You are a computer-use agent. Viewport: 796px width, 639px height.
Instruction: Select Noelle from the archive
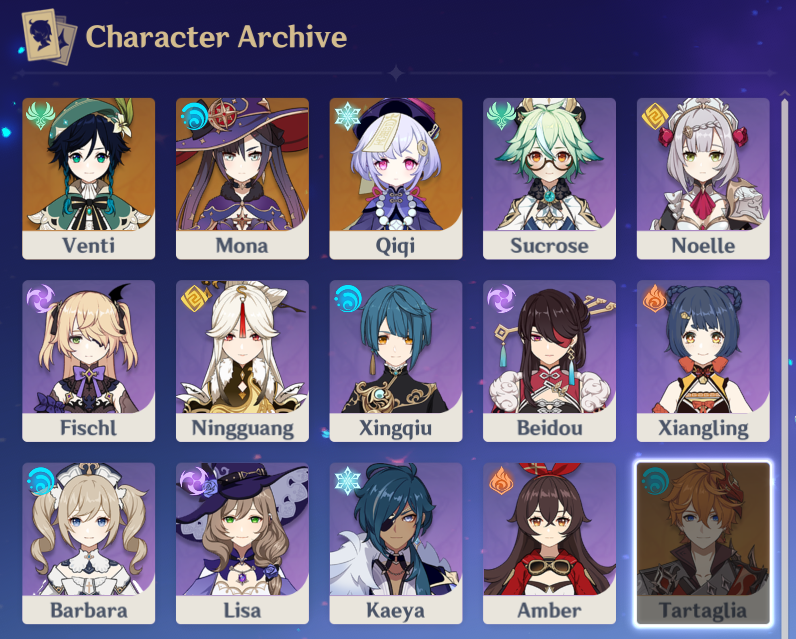pos(703,178)
